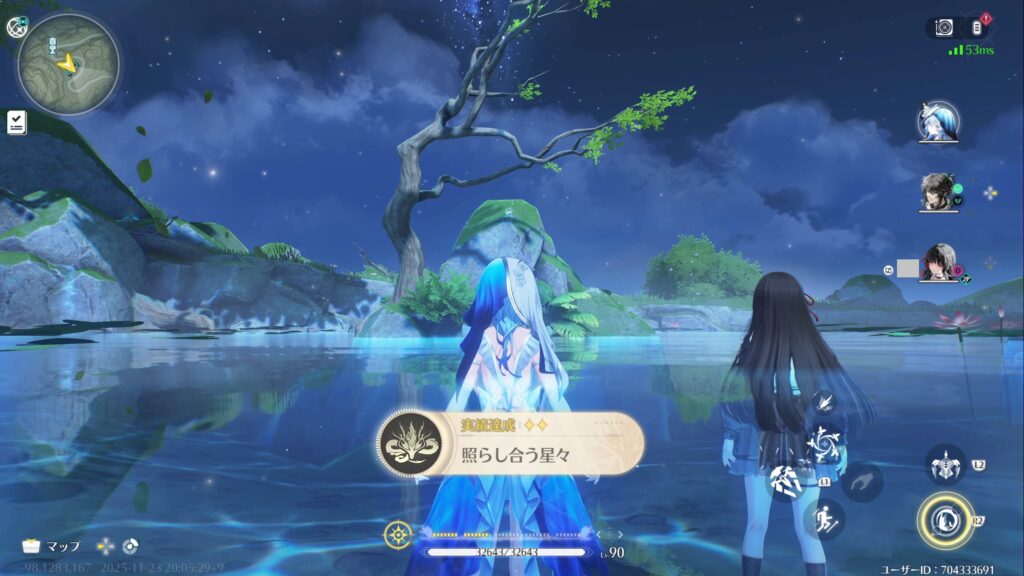Open the circular minimap

[68, 63]
